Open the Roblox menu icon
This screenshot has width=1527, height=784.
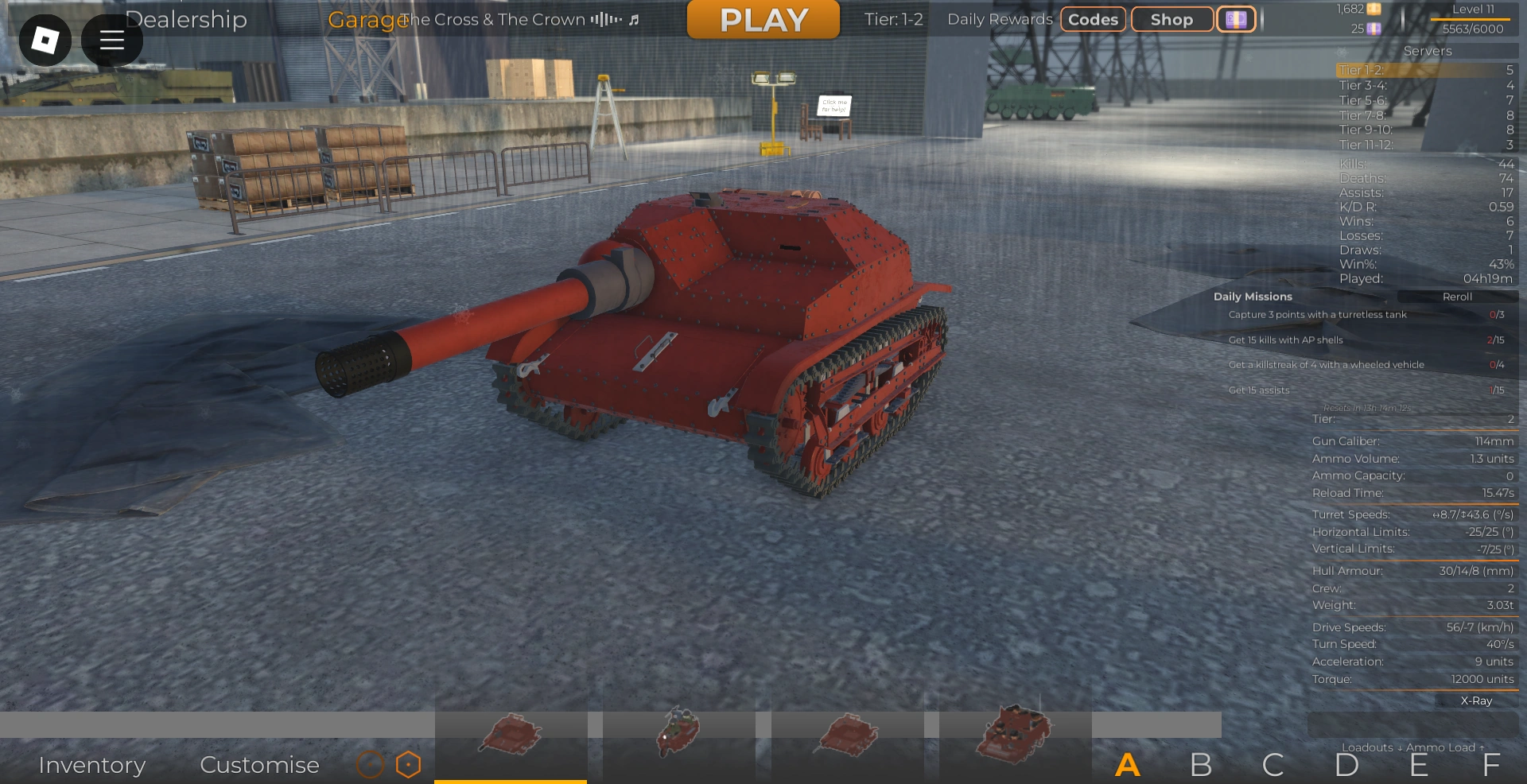point(45,40)
